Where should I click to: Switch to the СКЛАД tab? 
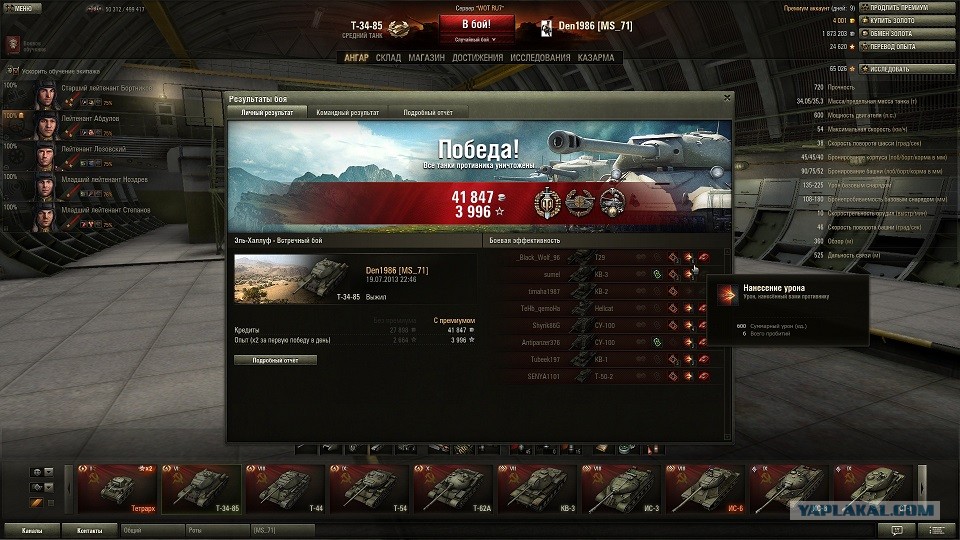[388, 58]
